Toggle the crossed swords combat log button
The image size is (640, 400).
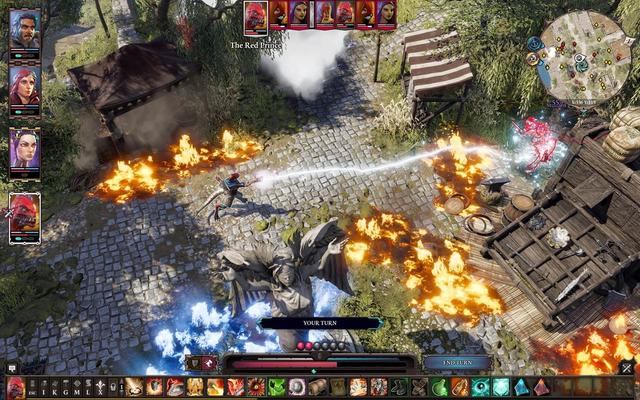[x=627, y=368]
